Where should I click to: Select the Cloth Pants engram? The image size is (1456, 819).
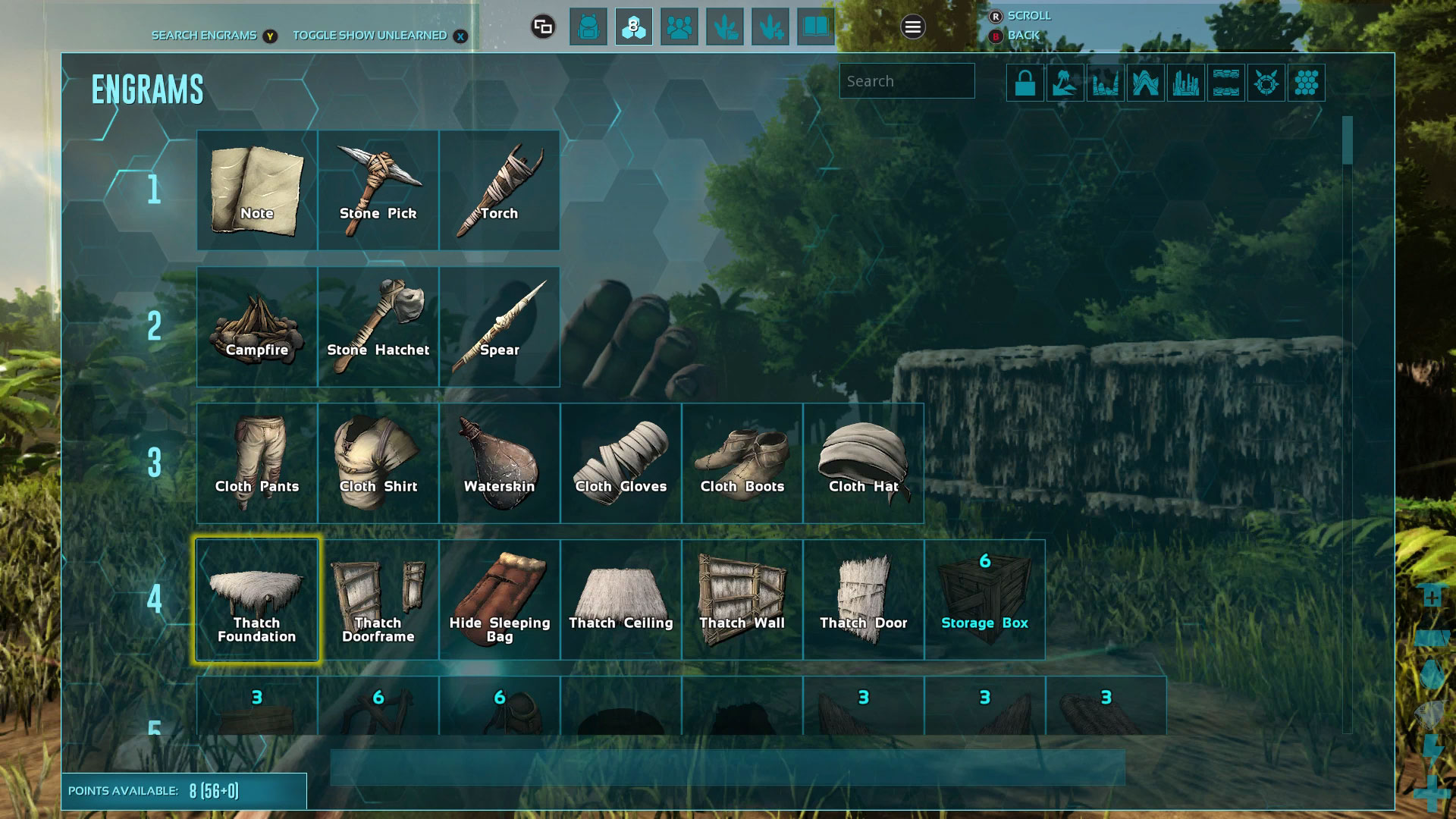click(257, 463)
